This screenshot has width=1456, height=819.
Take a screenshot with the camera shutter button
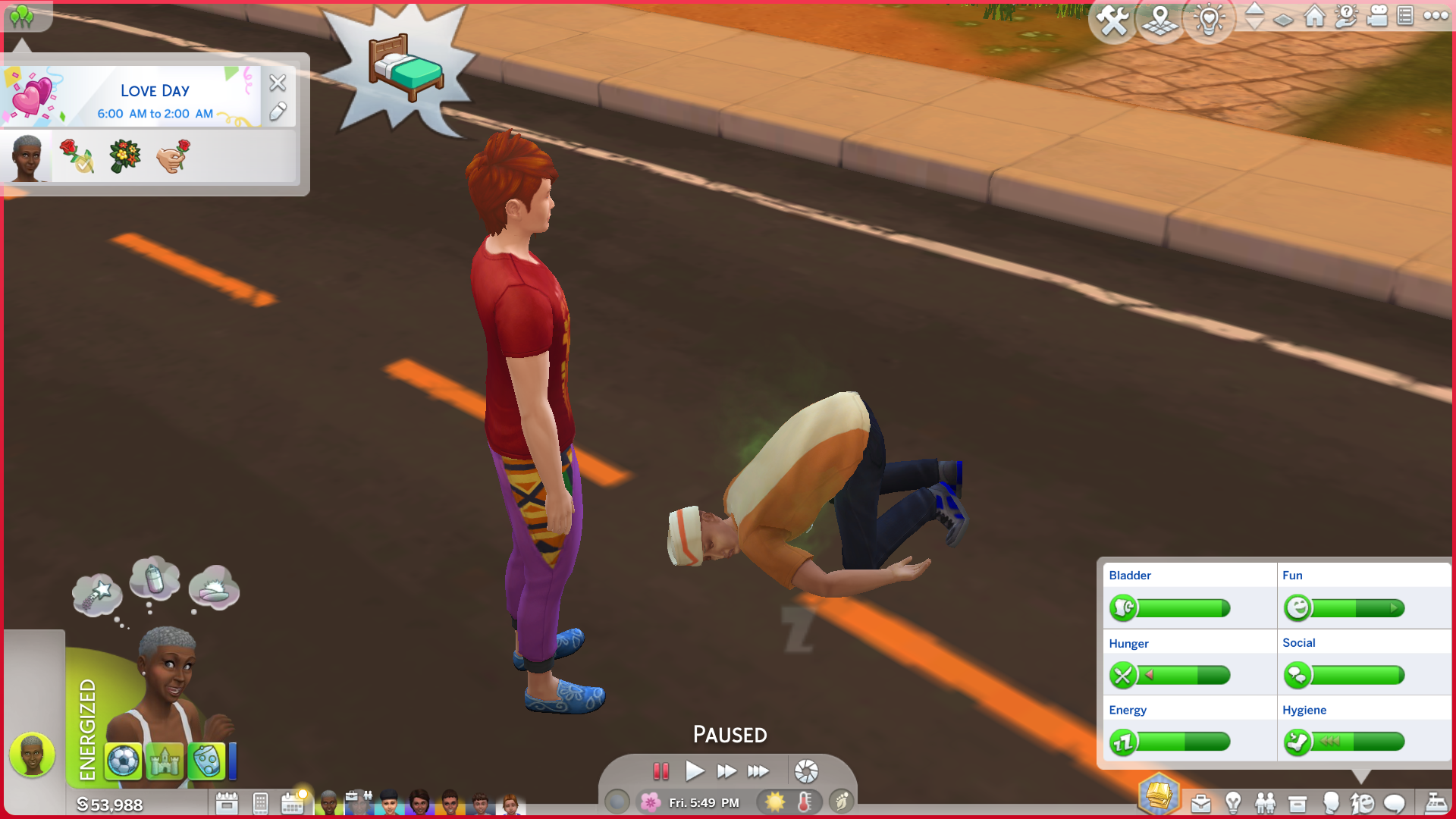[x=806, y=771]
